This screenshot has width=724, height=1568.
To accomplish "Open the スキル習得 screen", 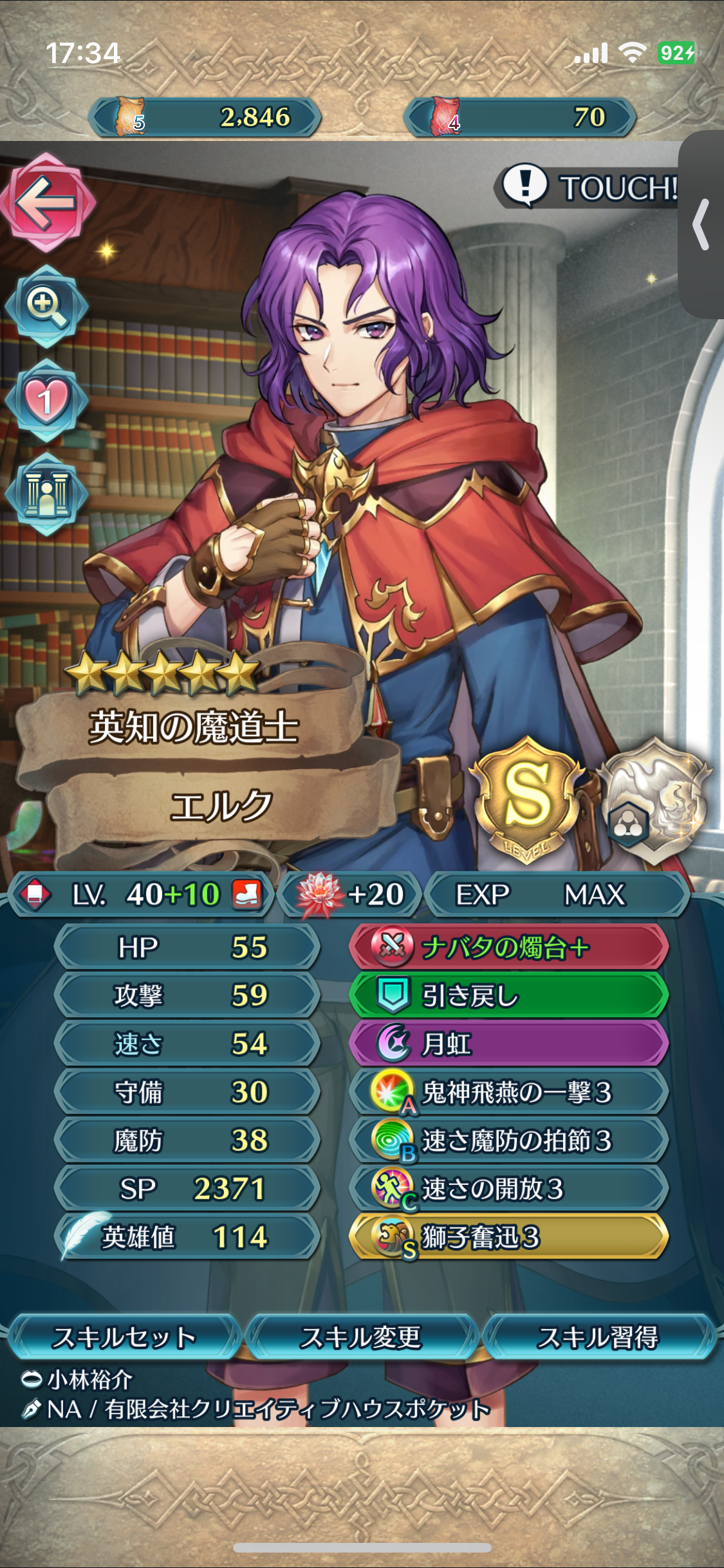I will point(599,1337).
